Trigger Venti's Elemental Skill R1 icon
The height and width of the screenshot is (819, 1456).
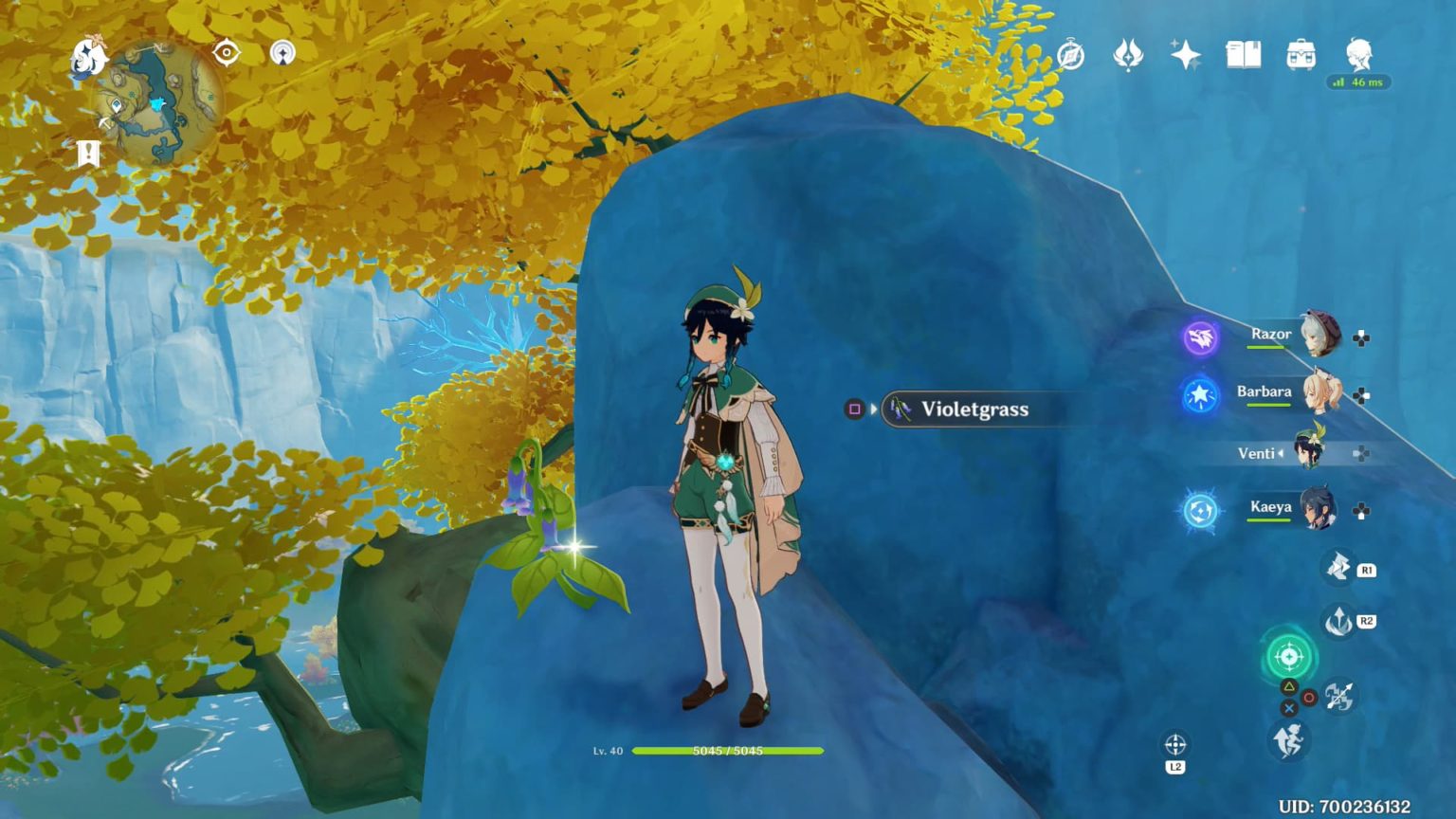coord(1338,568)
